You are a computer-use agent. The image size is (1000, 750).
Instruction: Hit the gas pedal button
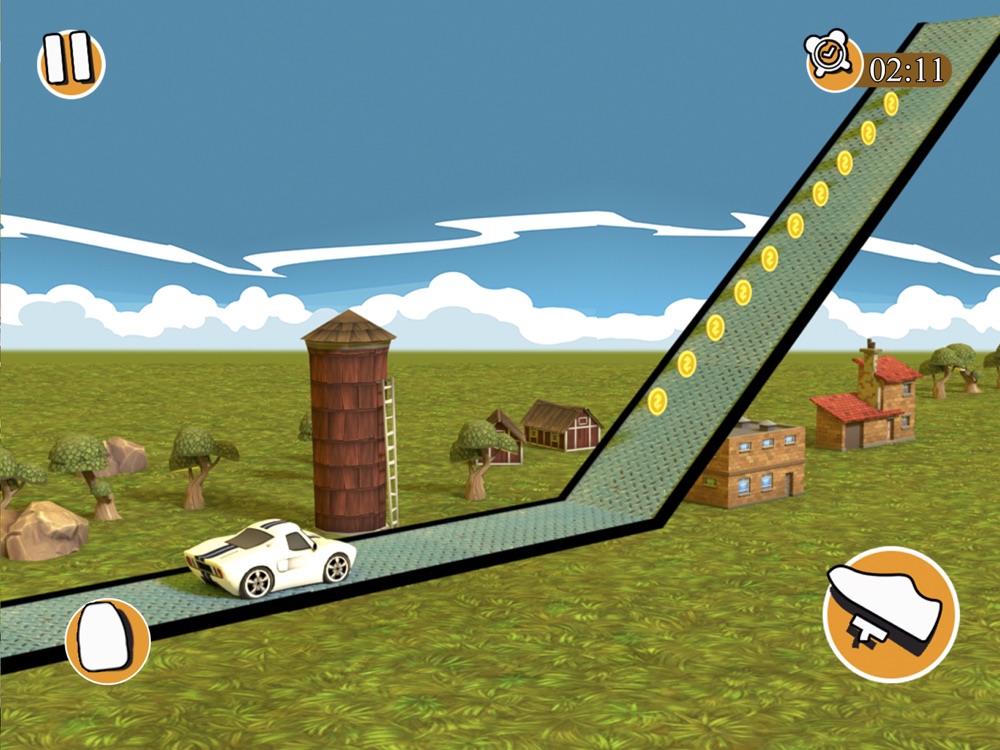pos(890,613)
